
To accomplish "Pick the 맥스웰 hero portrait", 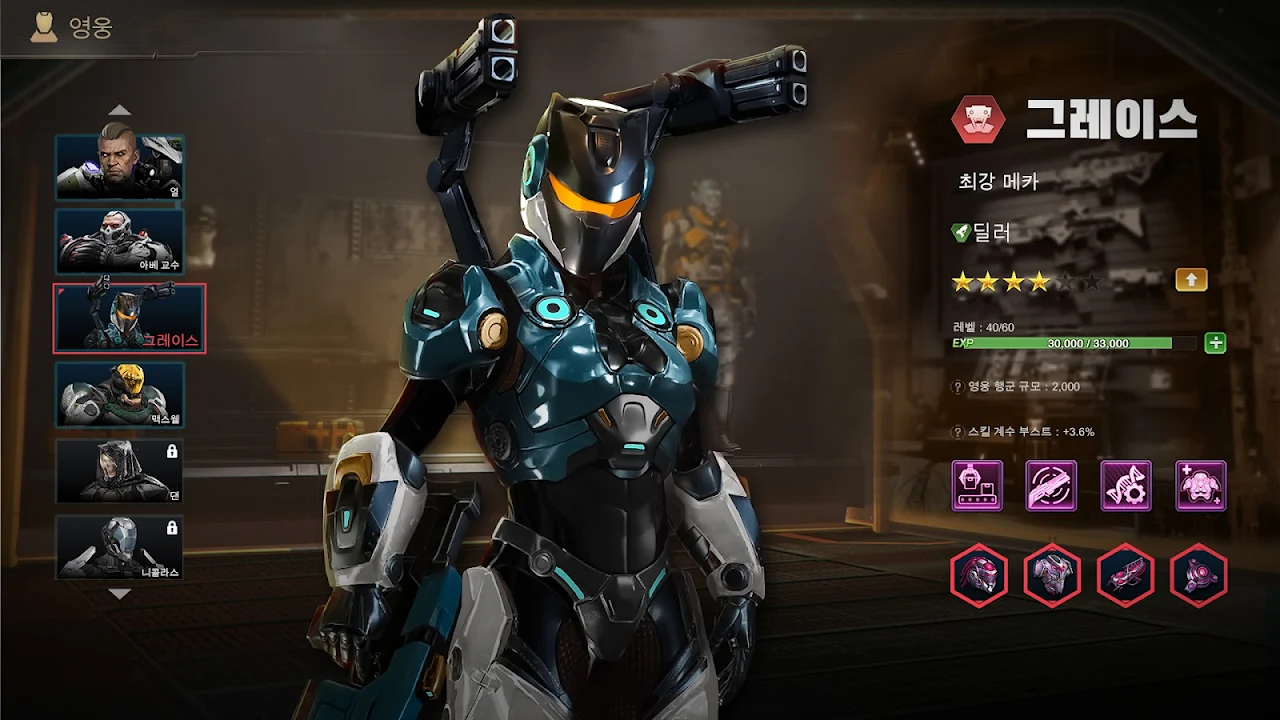I will click(x=120, y=395).
